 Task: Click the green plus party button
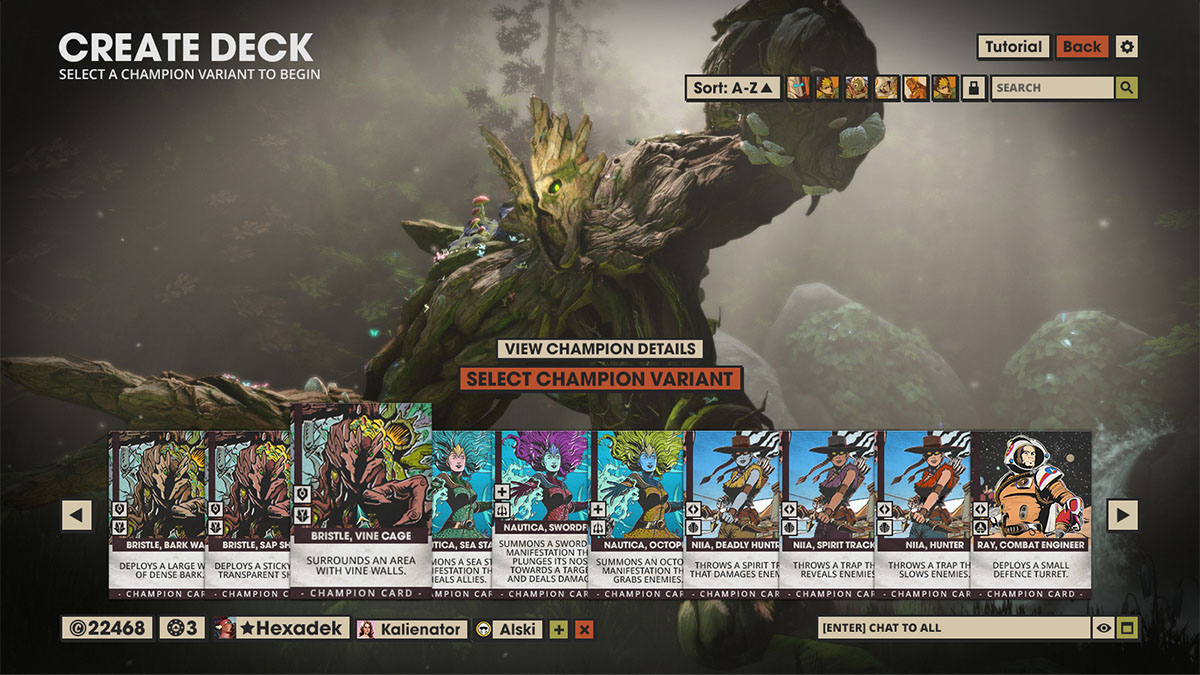coord(558,629)
